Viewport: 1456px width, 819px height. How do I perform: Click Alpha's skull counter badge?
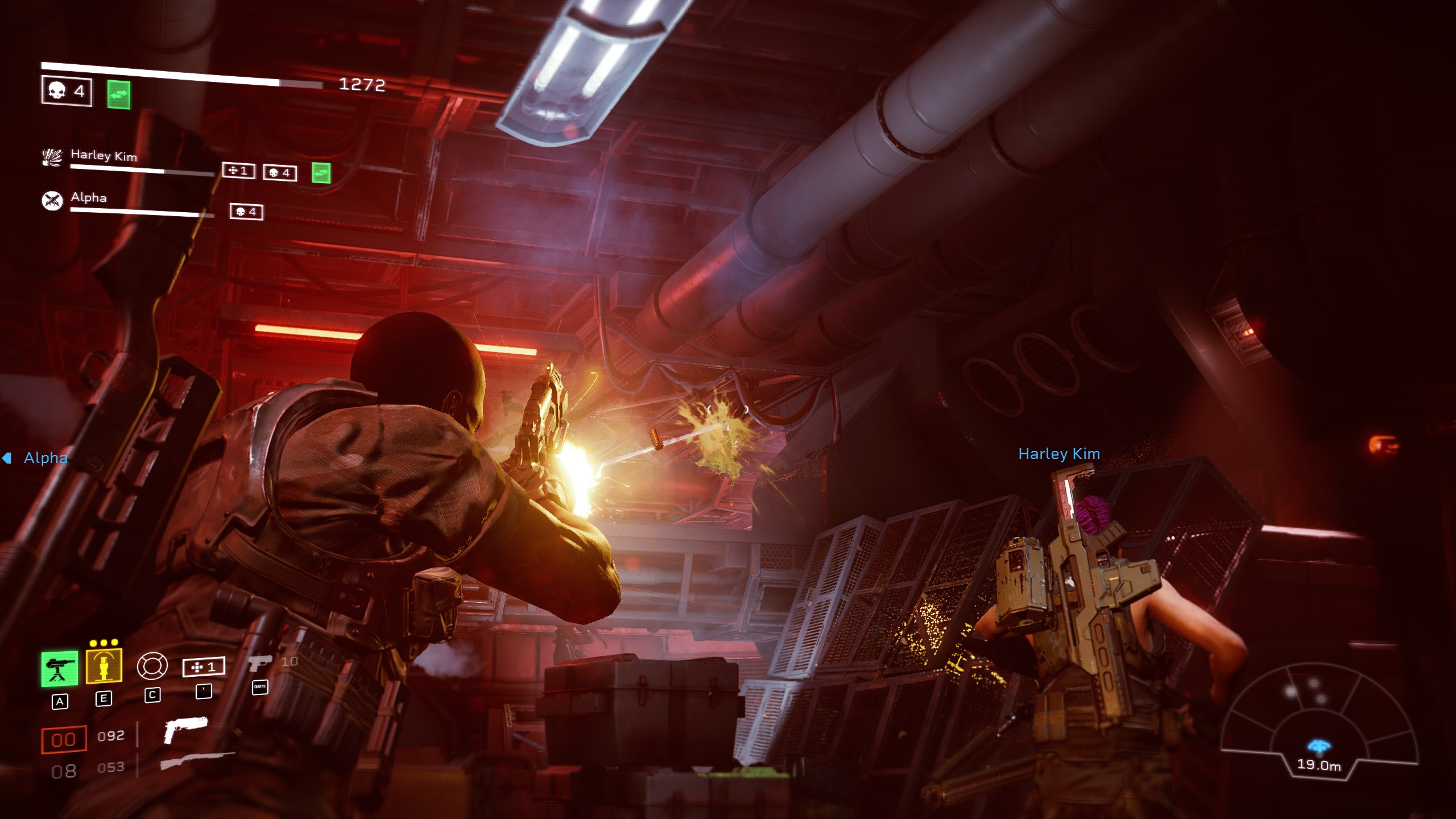click(246, 212)
